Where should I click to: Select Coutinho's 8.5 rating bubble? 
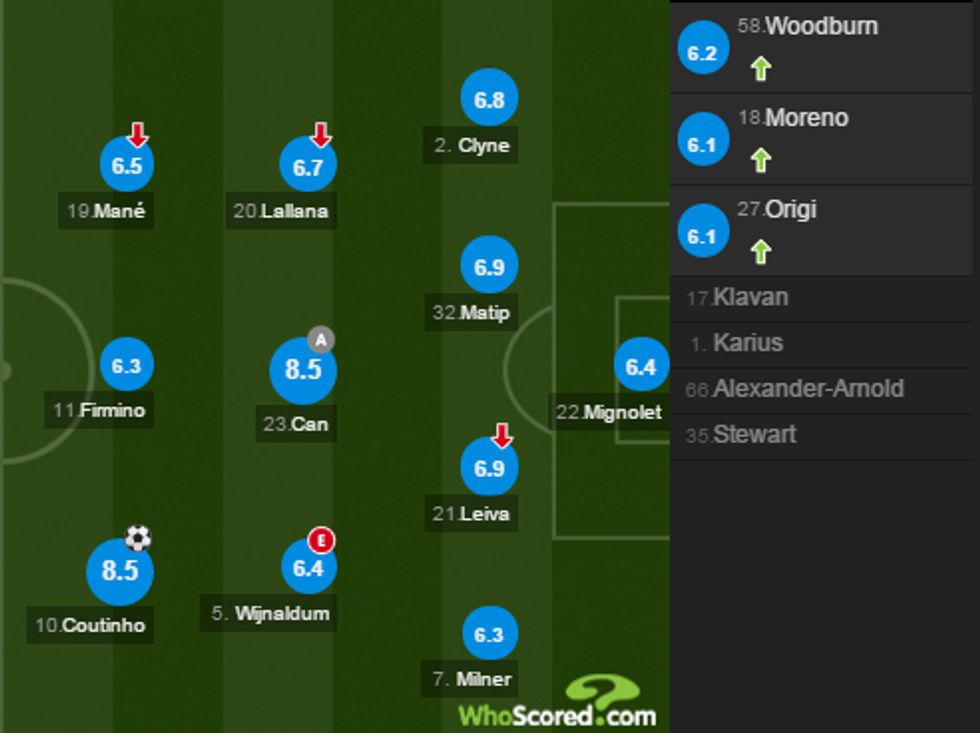click(120, 572)
